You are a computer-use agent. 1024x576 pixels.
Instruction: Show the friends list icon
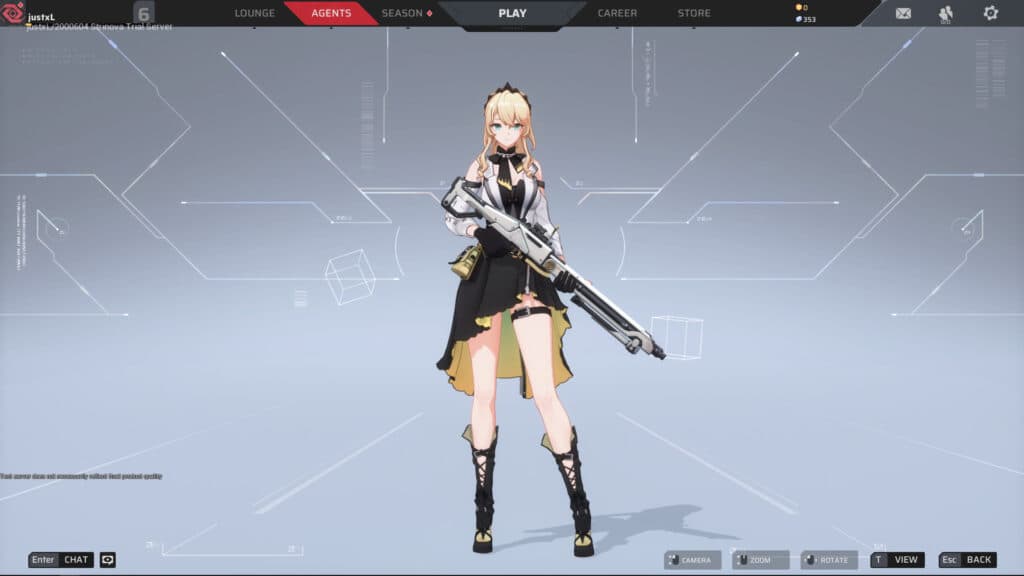click(x=946, y=13)
